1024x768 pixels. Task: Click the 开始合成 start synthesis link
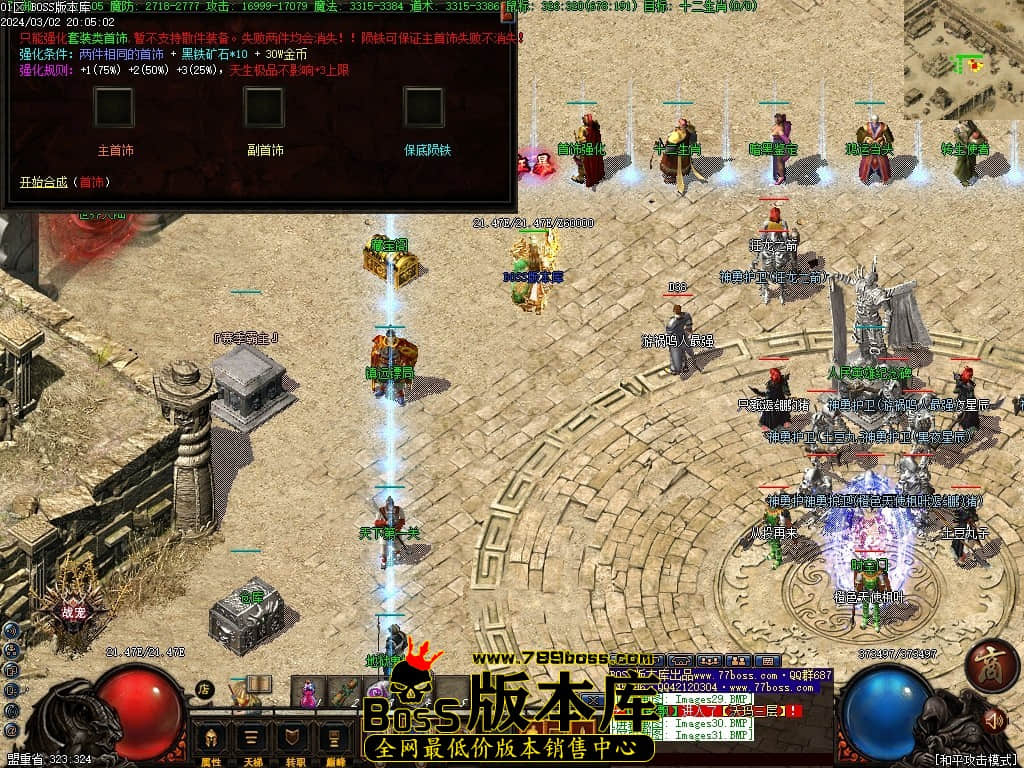43,182
